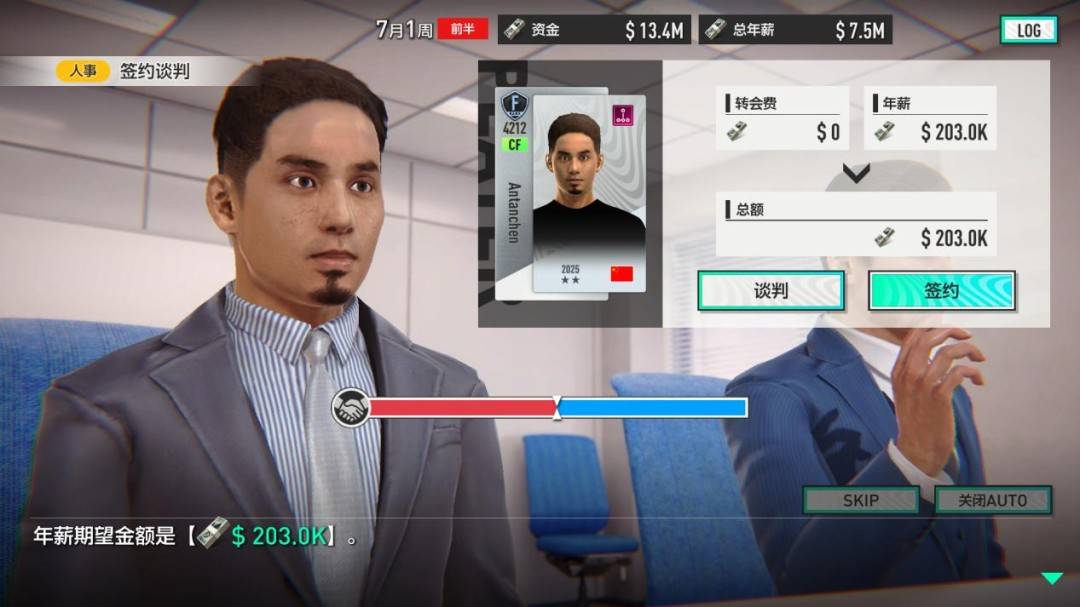Skip the dialogue with SKIP

(x=860, y=500)
